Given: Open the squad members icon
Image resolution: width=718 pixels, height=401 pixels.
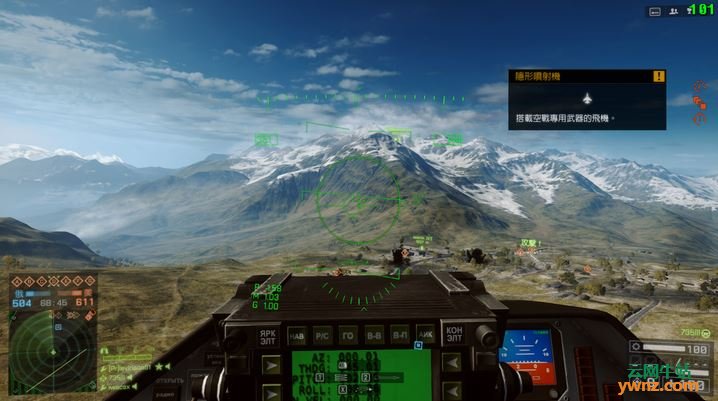Looking at the screenshot, I should point(675,10).
